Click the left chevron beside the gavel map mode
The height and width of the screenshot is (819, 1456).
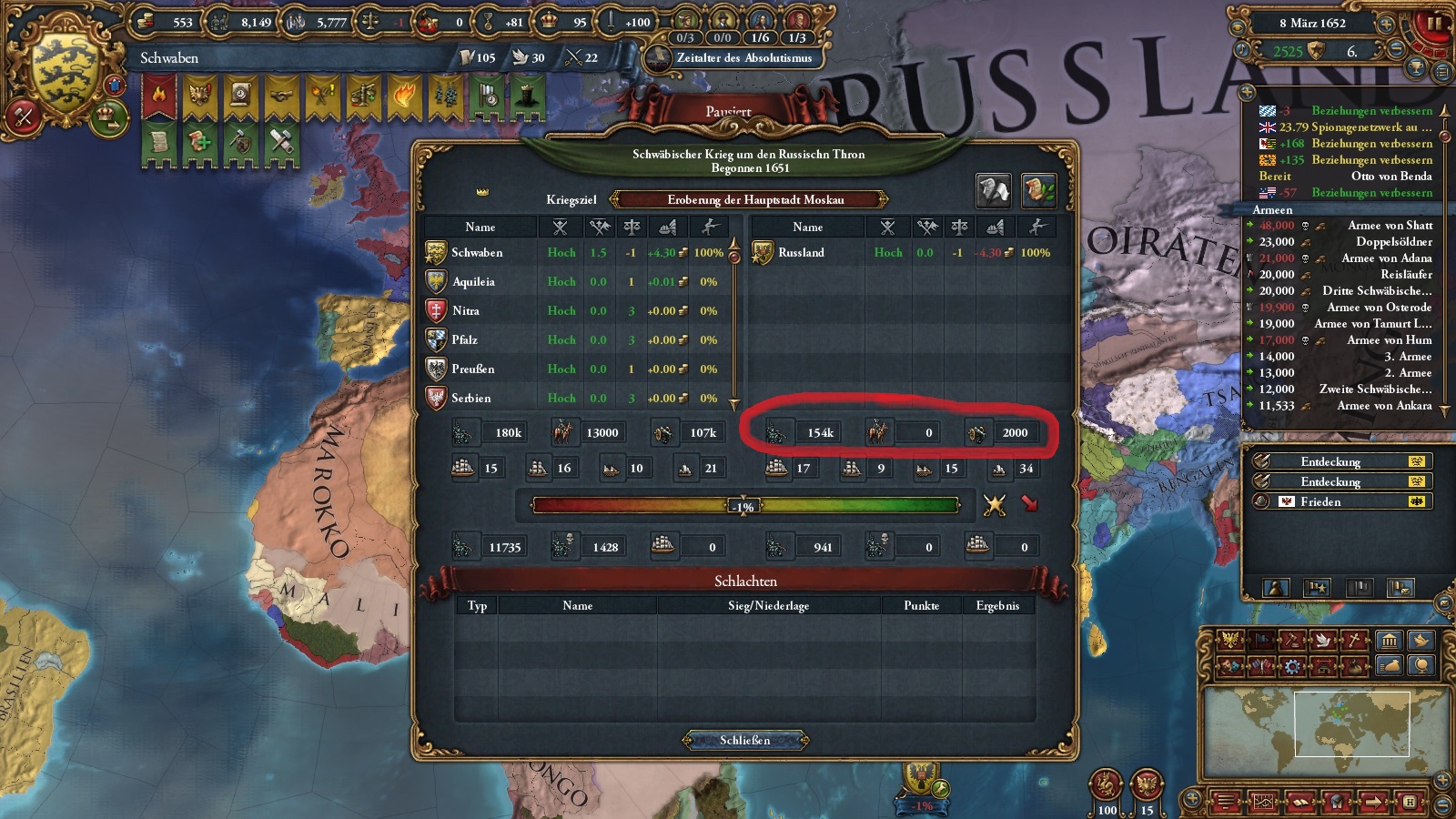(1280, 640)
